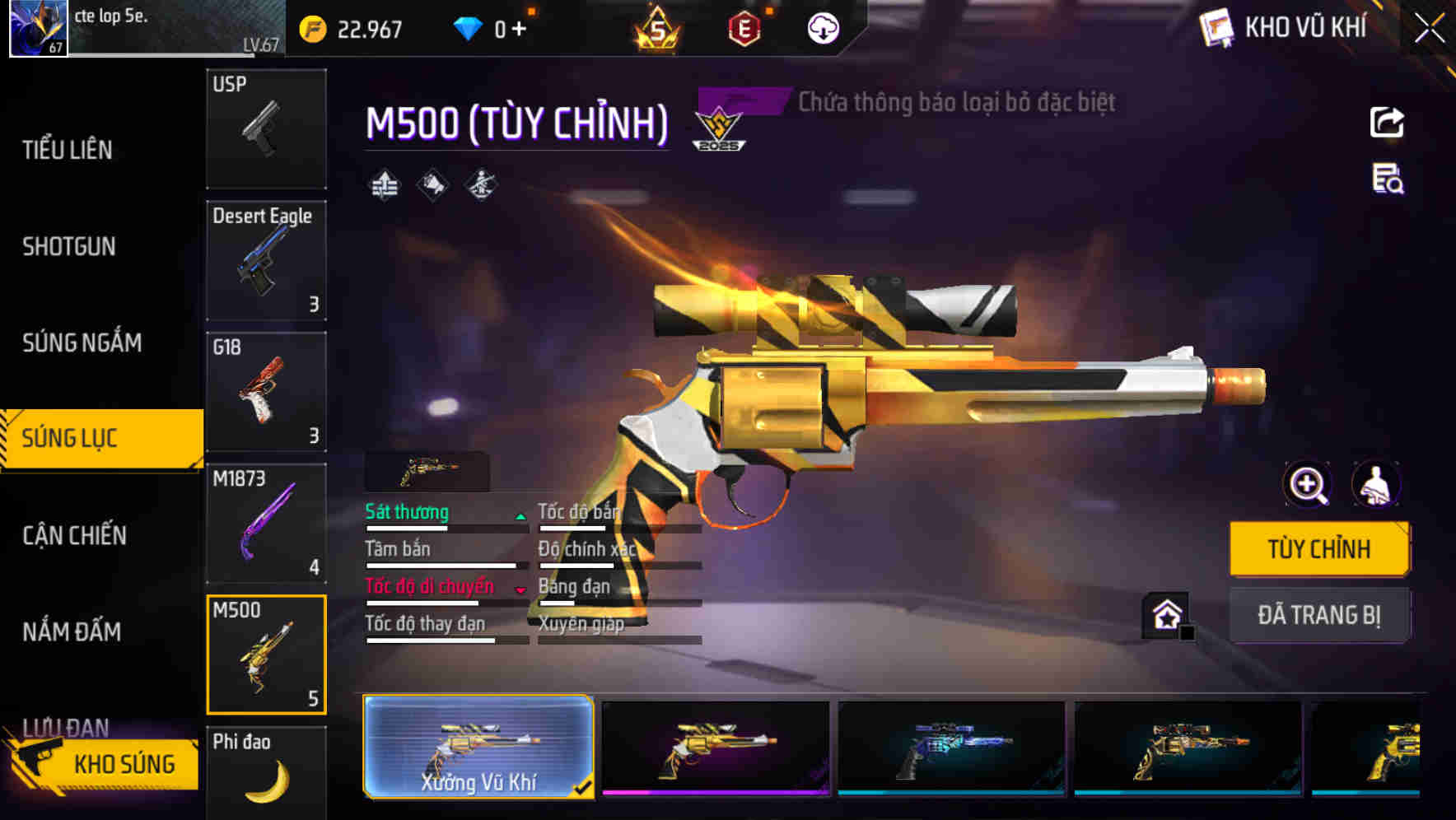The width and height of the screenshot is (1456, 820).
Task: Open the character preview icon
Action: (1377, 485)
